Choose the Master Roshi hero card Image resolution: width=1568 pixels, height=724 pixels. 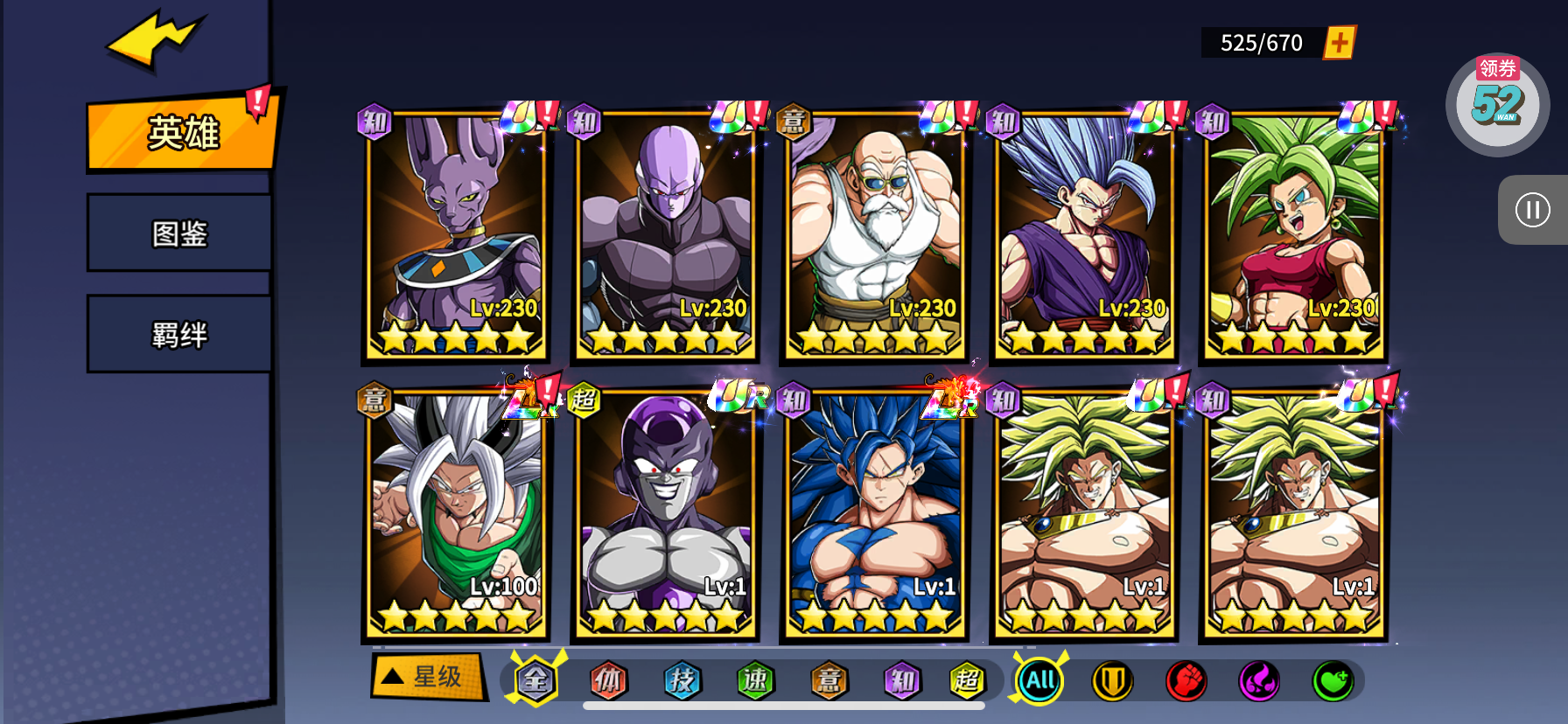pyautogui.click(x=874, y=236)
